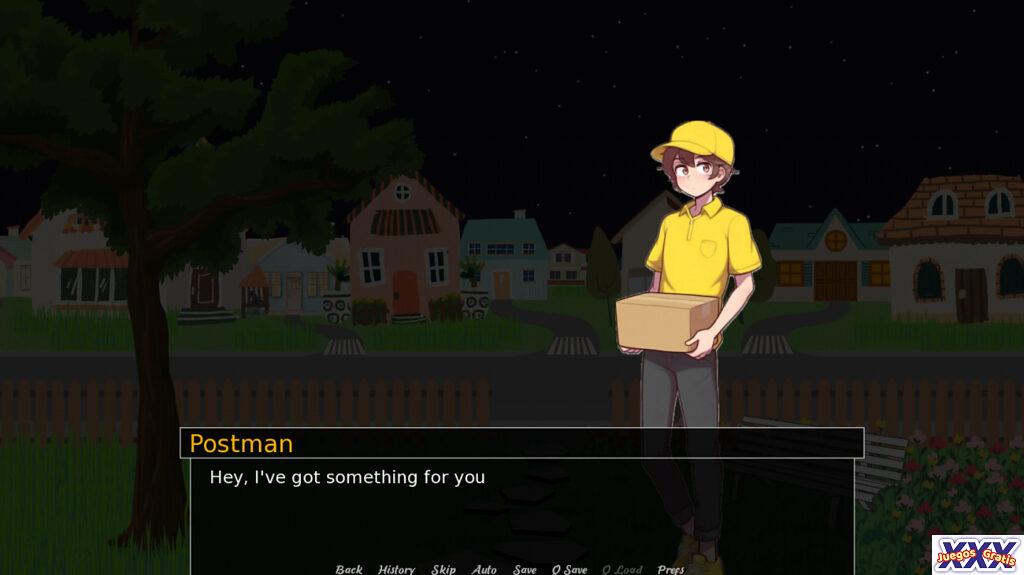Click Q.Load to quick load

click(622, 569)
